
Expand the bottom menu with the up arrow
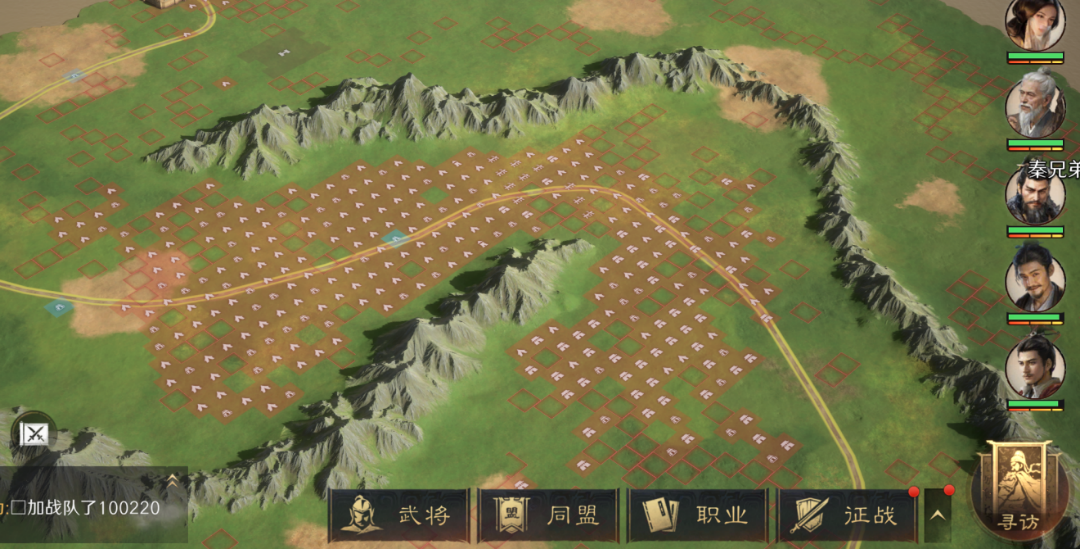pos(937,516)
